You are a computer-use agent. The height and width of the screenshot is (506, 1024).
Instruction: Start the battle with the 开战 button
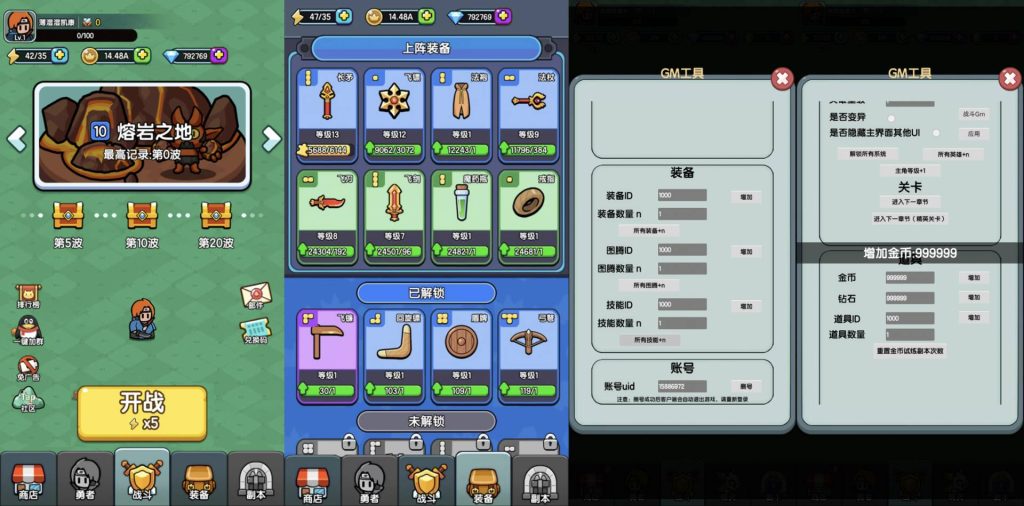(x=142, y=410)
